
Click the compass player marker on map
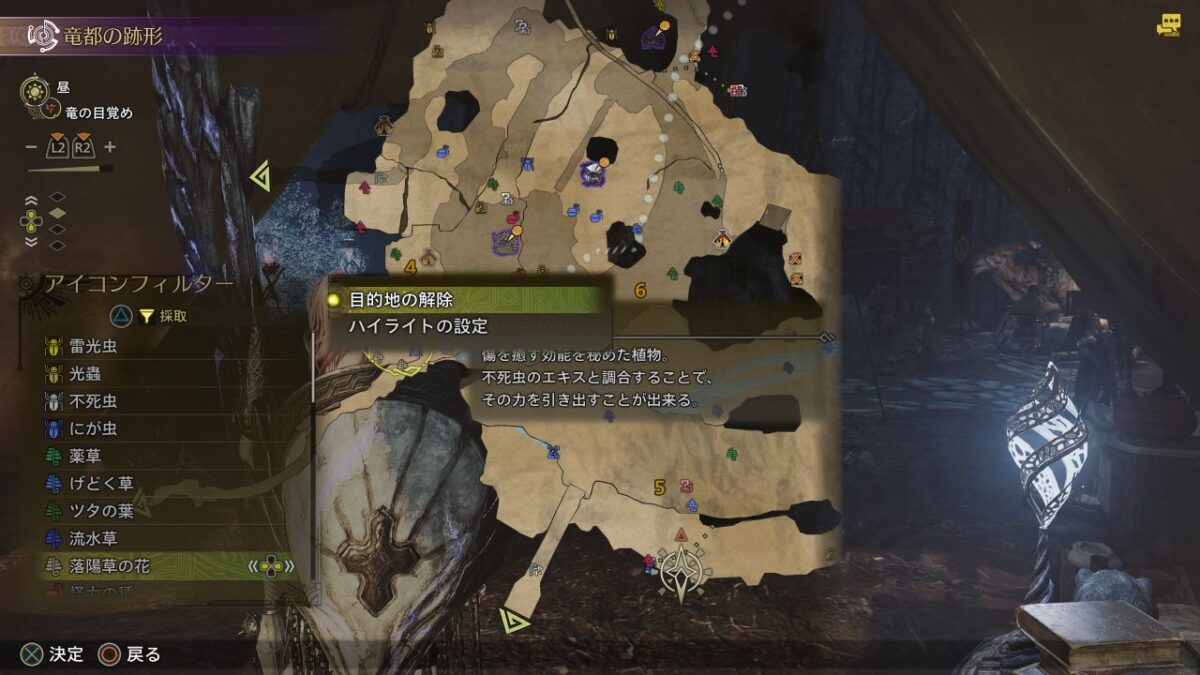click(x=682, y=570)
